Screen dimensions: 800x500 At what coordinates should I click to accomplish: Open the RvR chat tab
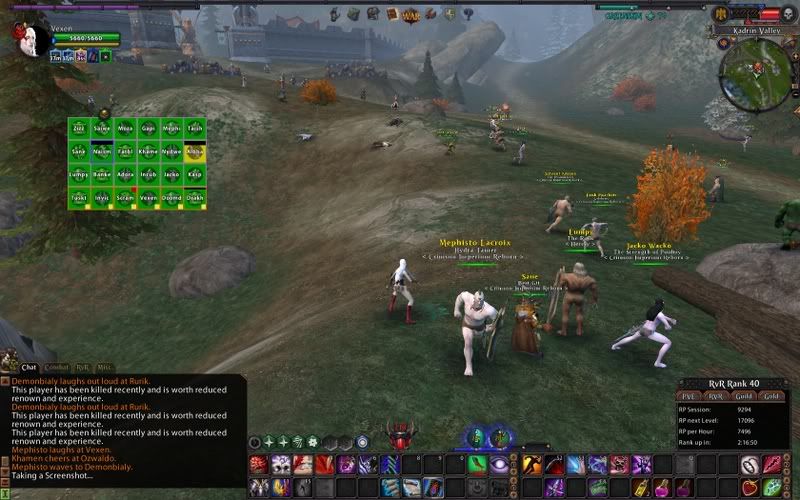coord(83,368)
